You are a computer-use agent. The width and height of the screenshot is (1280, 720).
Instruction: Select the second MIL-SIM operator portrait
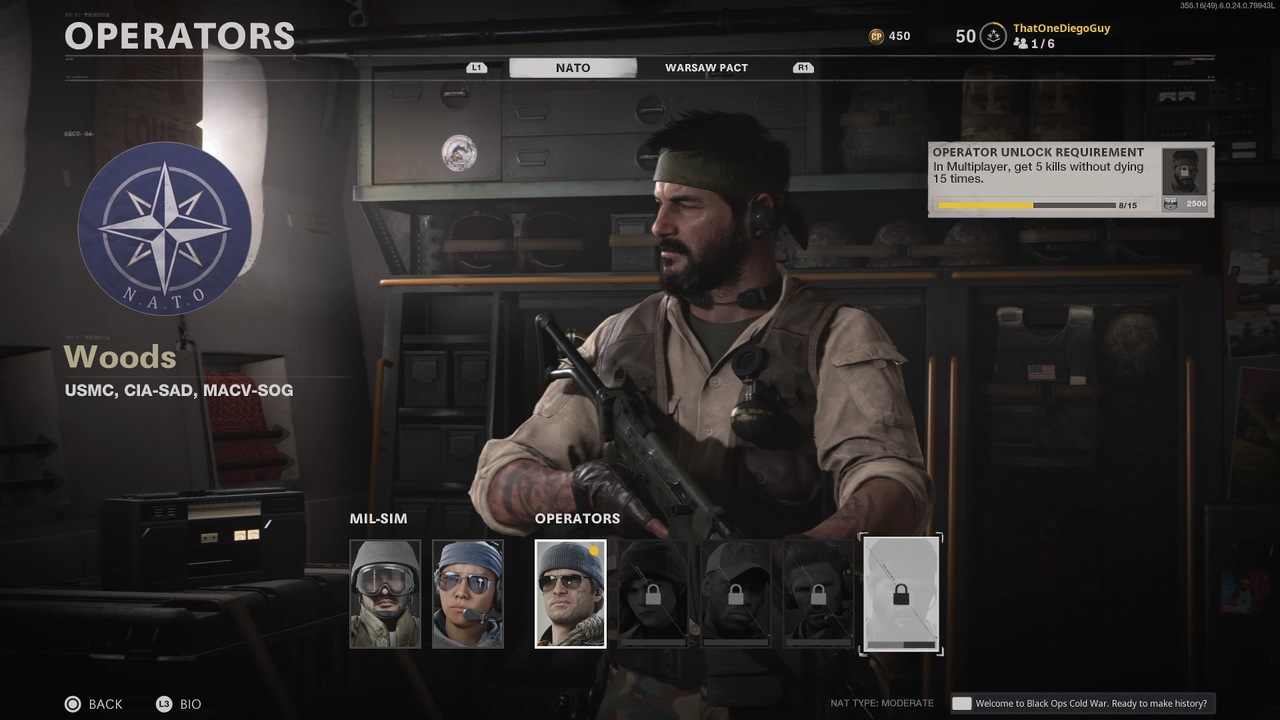[x=468, y=593]
